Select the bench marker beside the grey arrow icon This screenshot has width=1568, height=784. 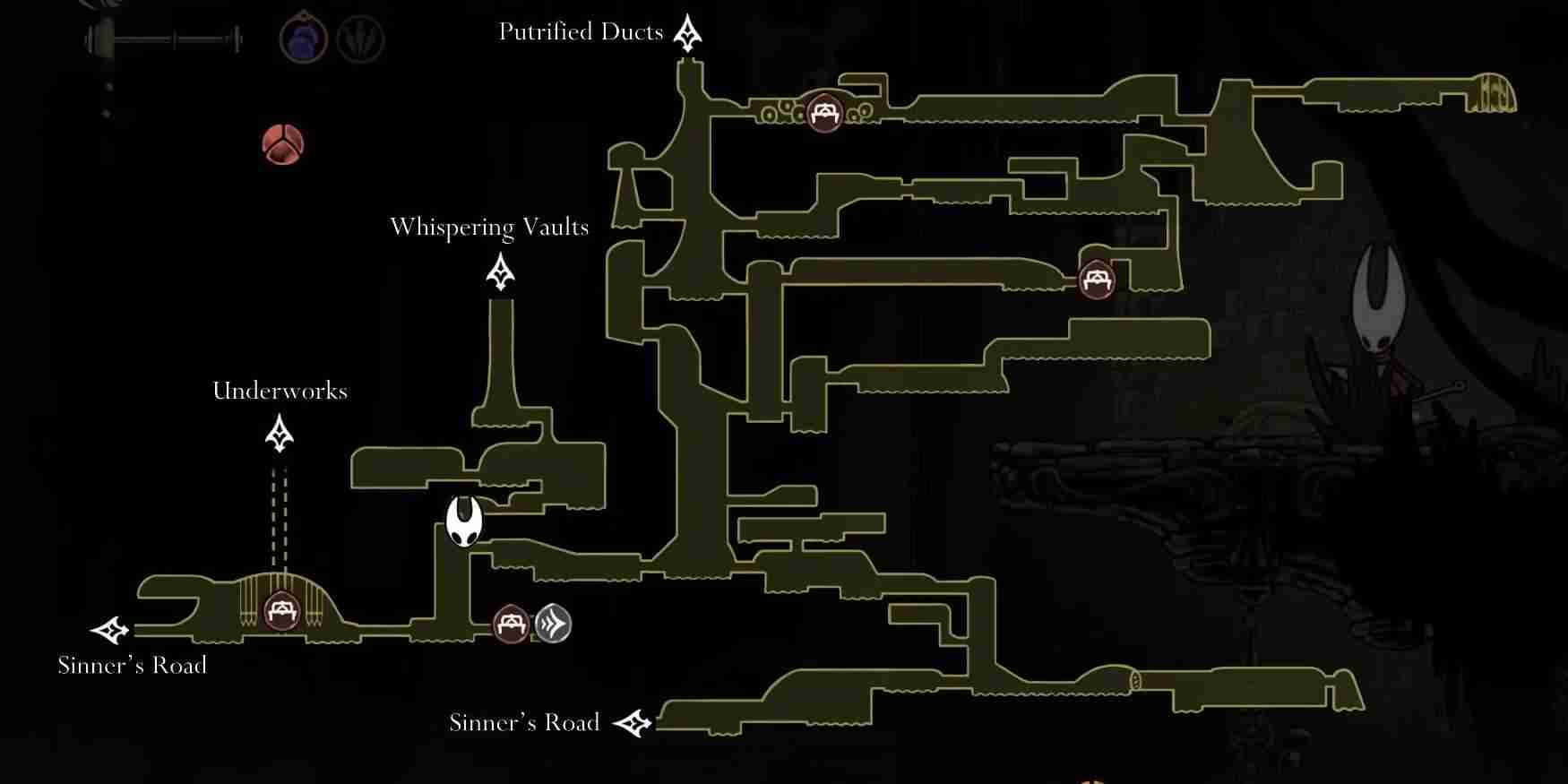(x=512, y=624)
